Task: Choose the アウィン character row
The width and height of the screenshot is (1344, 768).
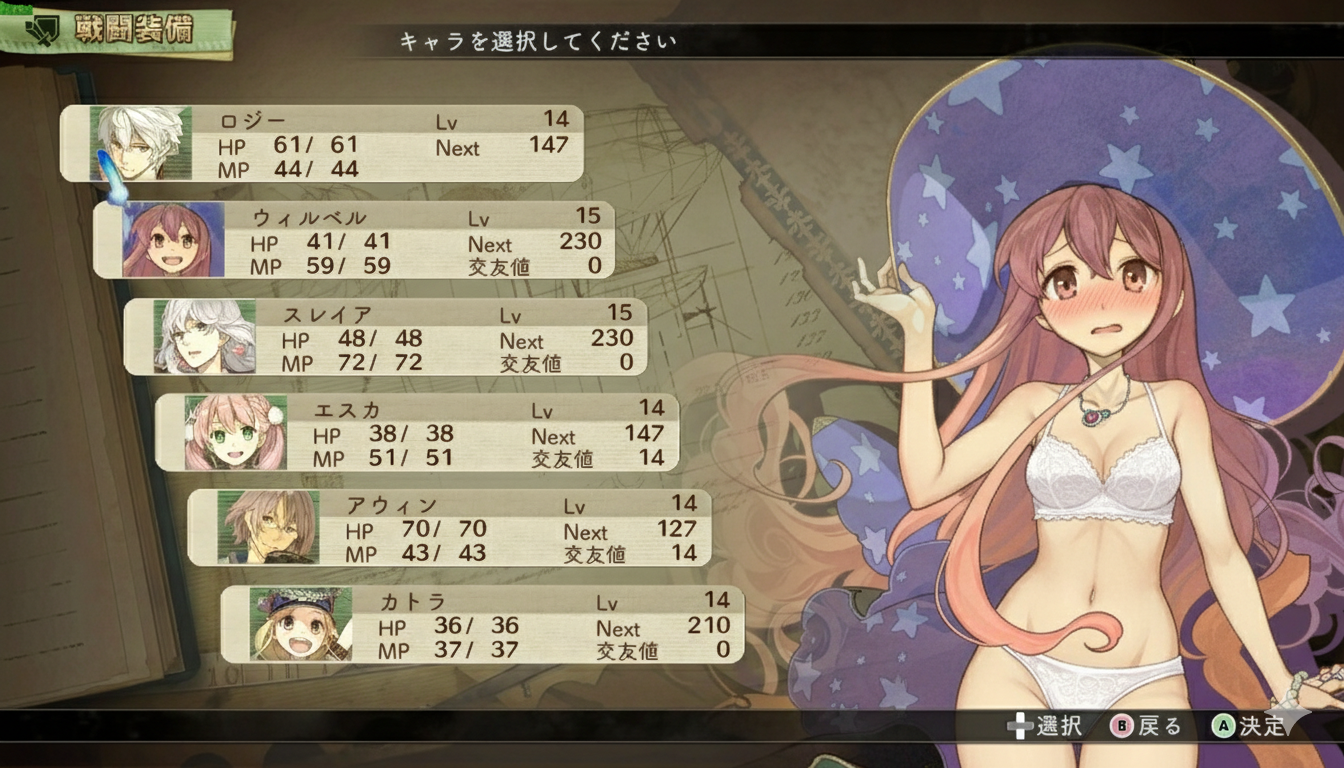Action: pos(449,528)
